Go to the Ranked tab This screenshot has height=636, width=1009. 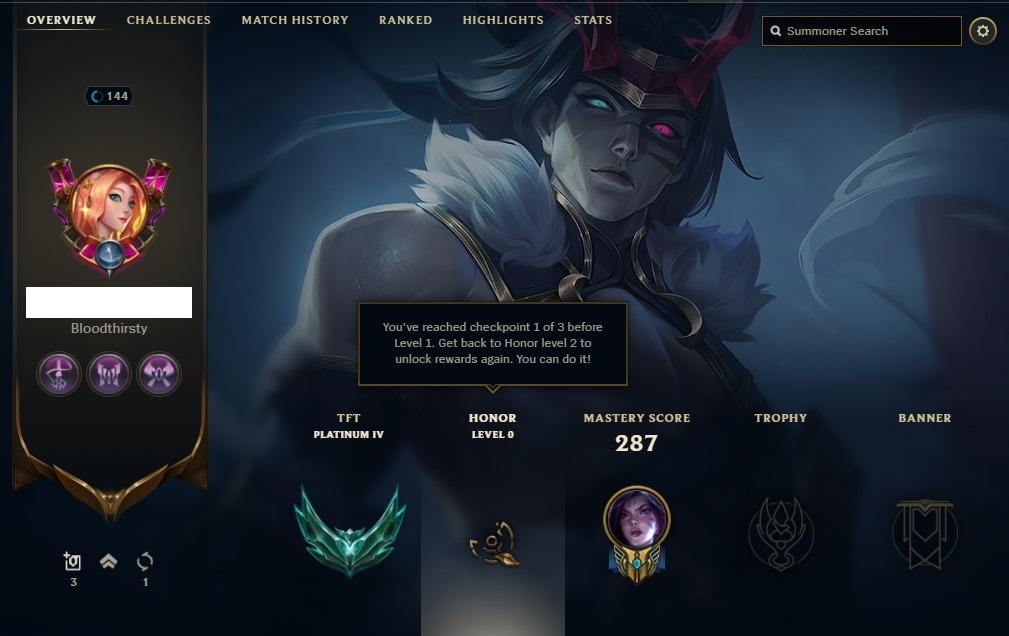(x=405, y=20)
